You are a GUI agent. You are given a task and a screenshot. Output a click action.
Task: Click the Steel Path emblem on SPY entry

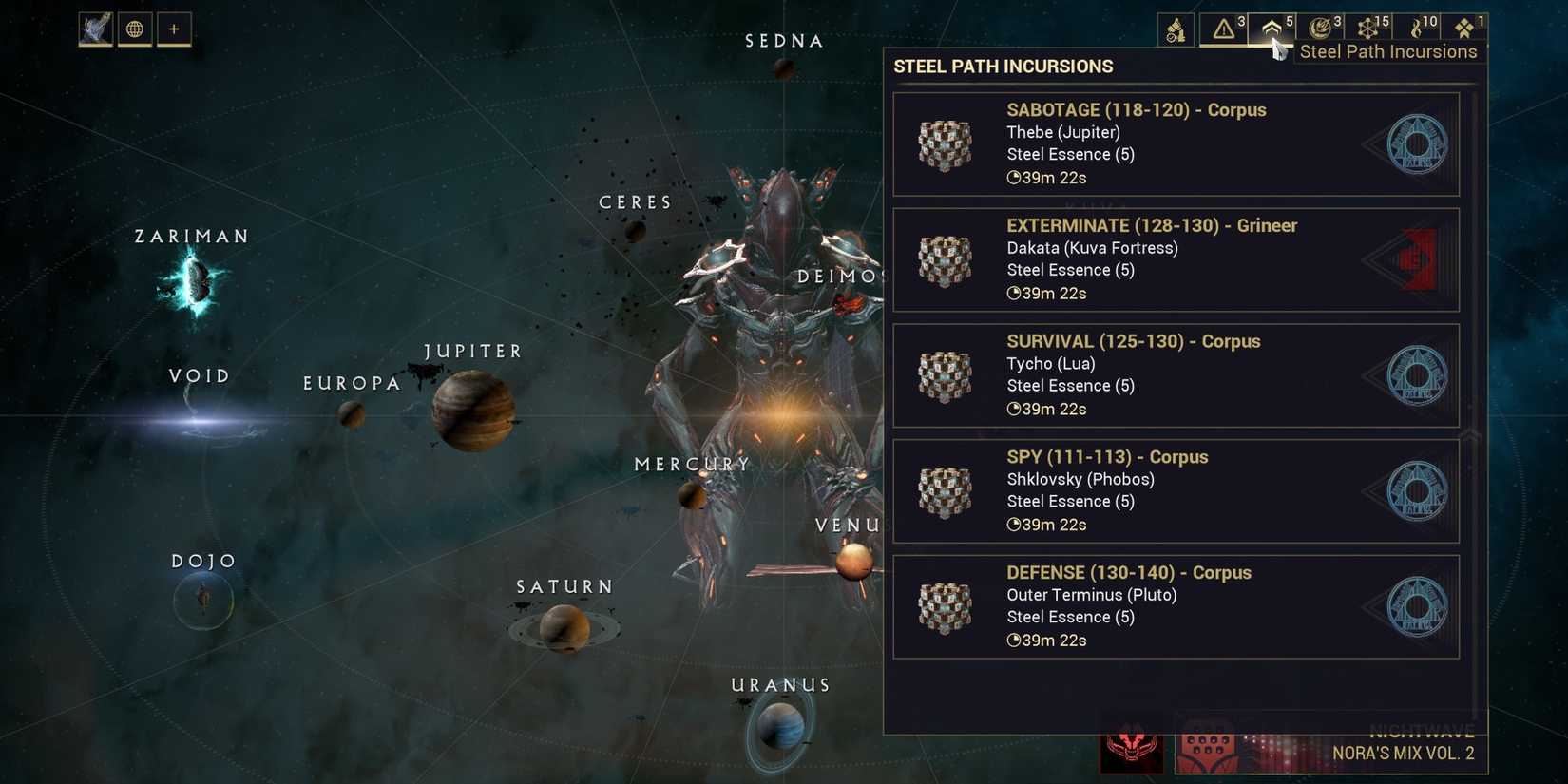(x=1416, y=491)
